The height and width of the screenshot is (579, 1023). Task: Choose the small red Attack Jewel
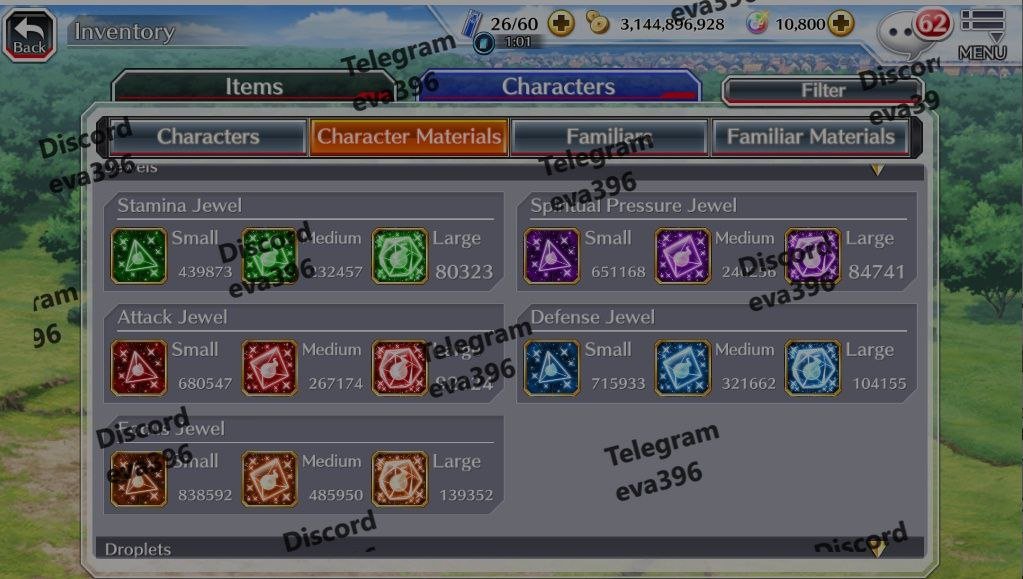coord(139,368)
